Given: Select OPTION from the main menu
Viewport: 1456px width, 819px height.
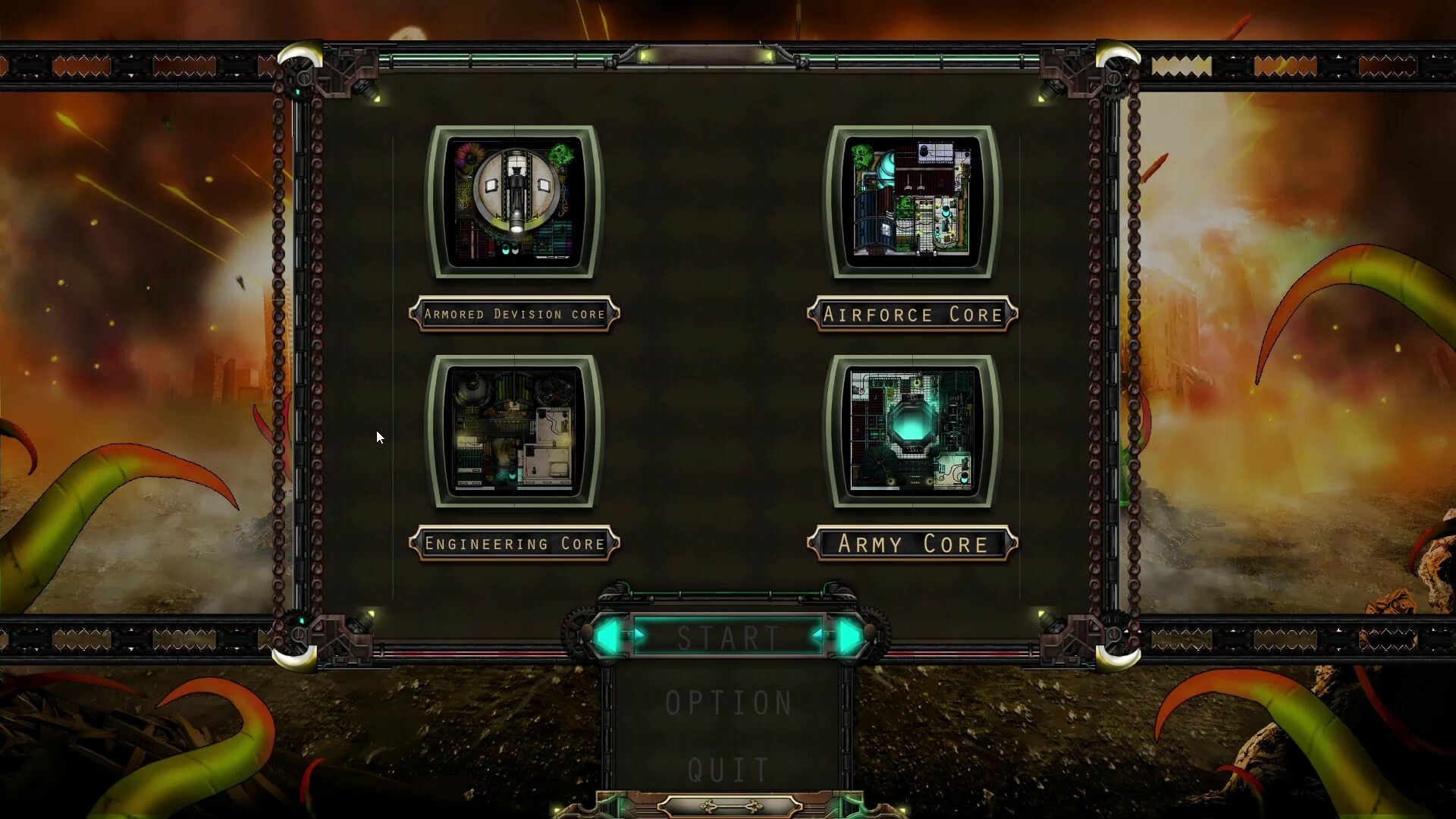Looking at the screenshot, I should pos(728,701).
